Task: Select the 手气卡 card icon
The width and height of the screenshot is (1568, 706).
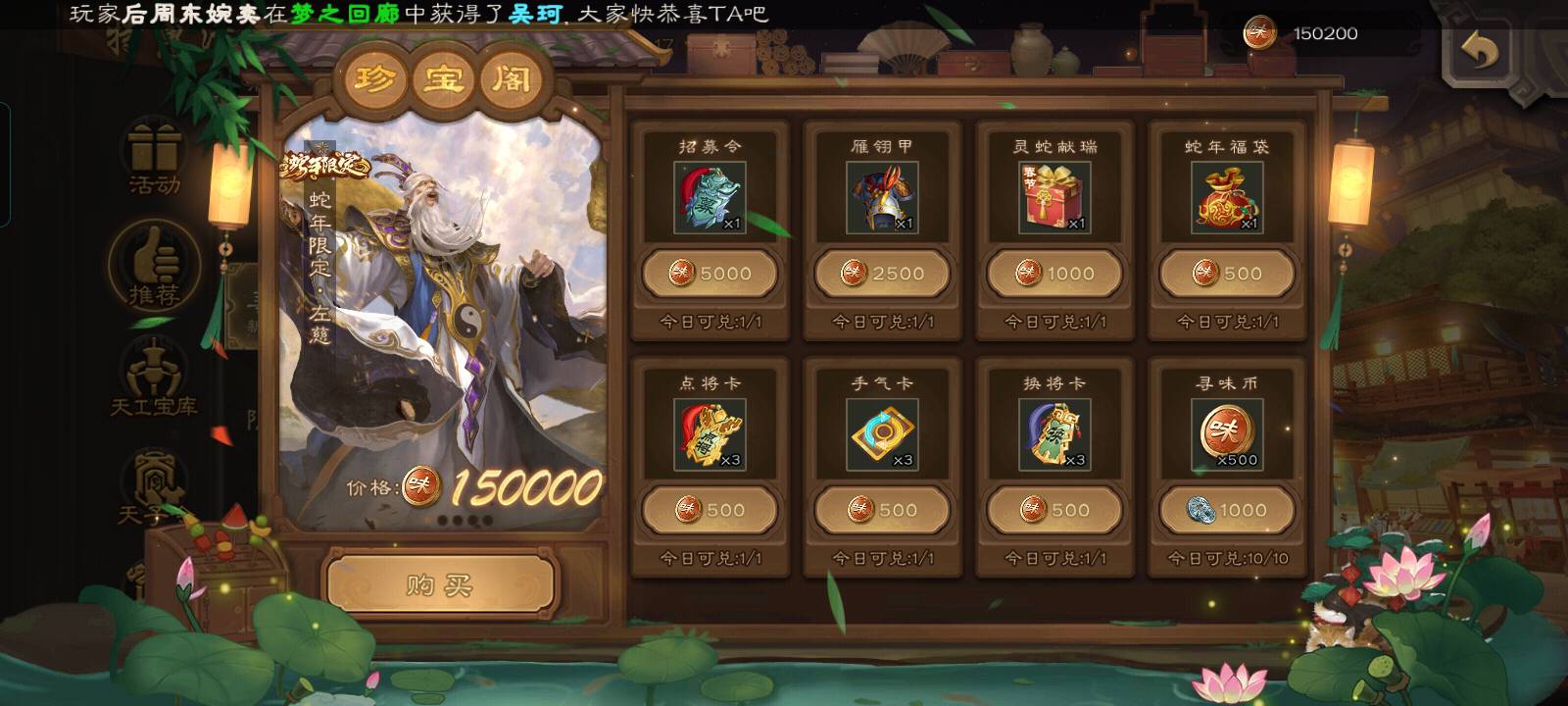Action: [882, 434]
